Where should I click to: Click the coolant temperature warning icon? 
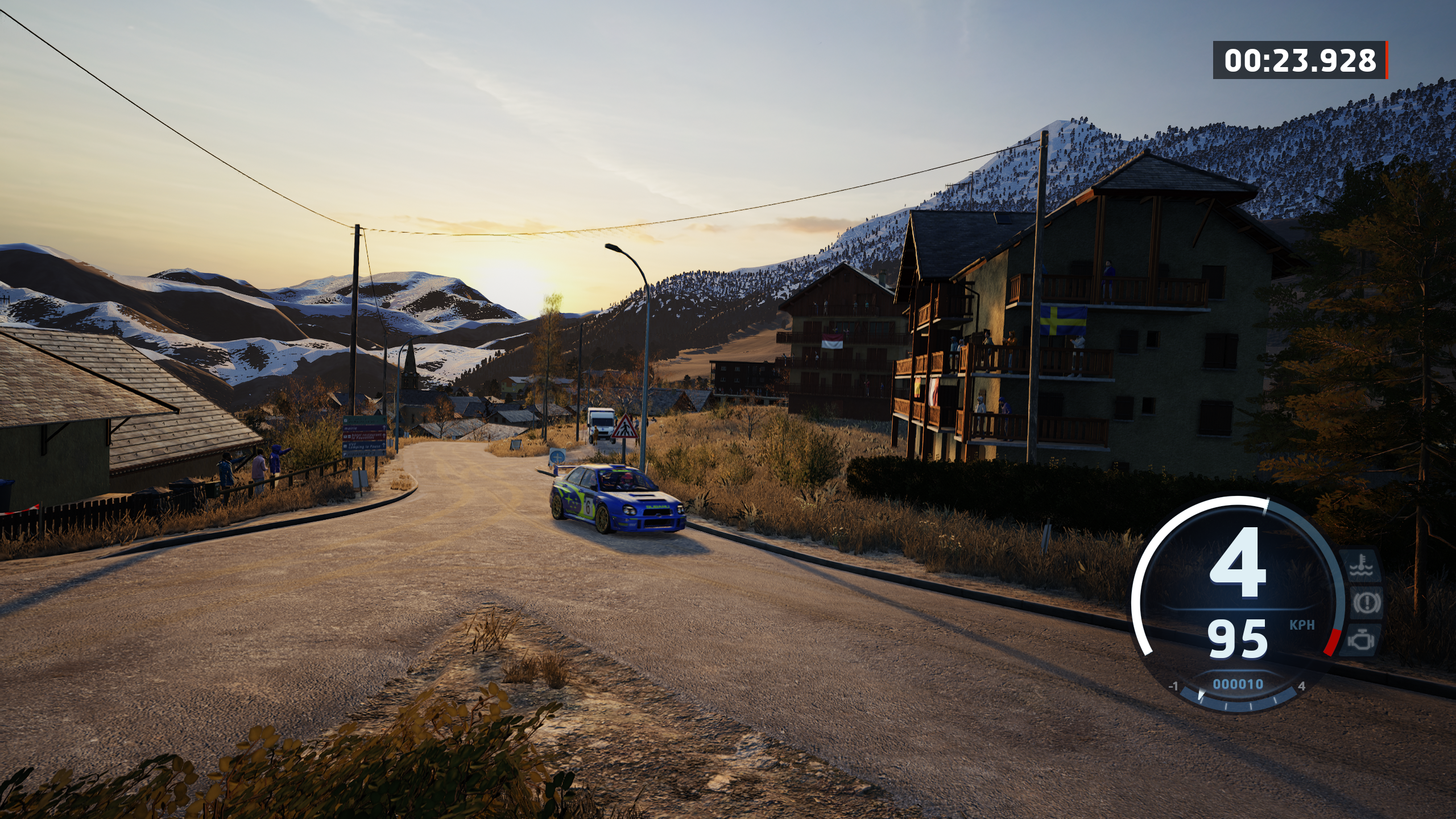1362,566
